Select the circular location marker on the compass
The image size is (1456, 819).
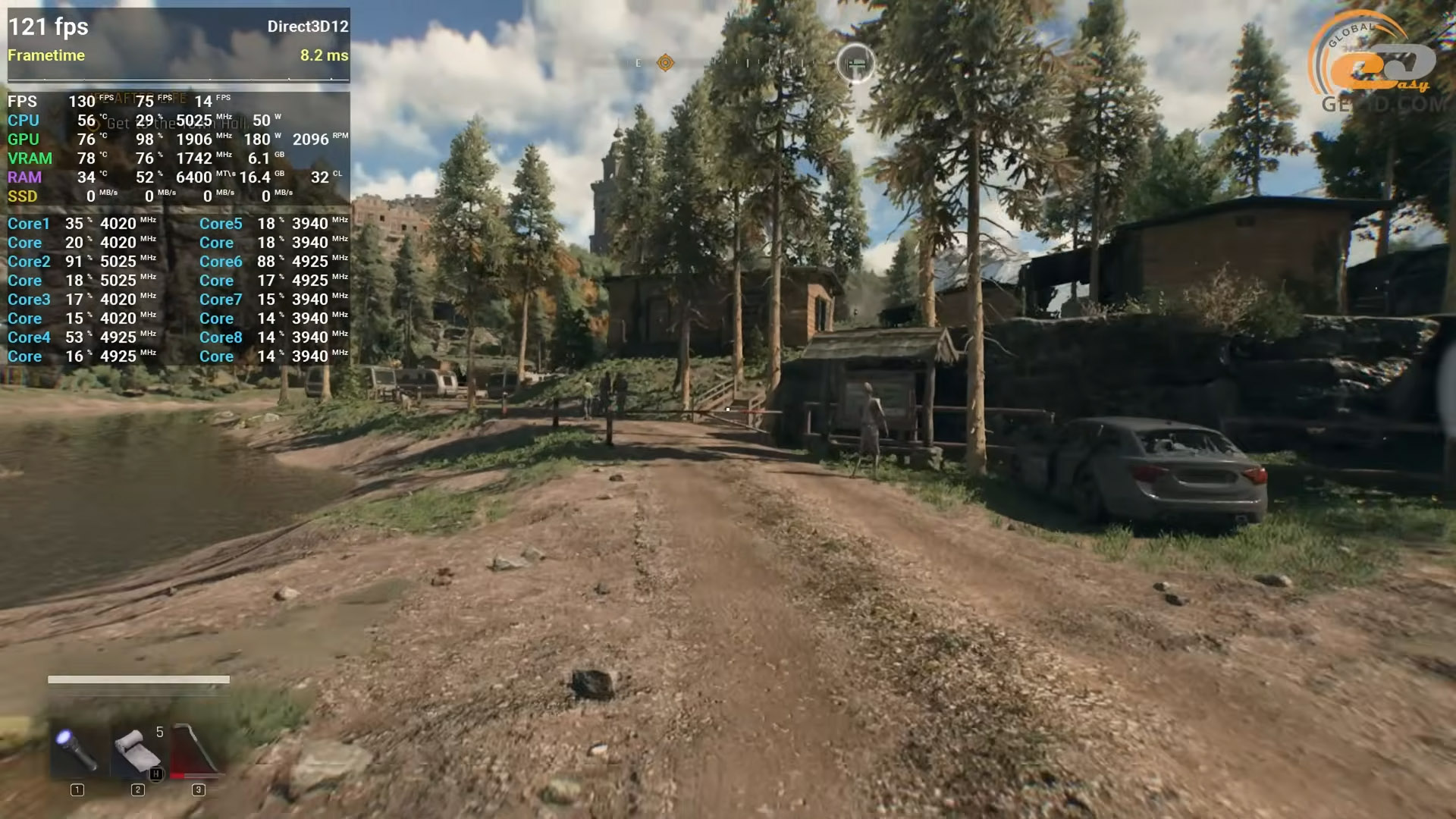point(855,64)
